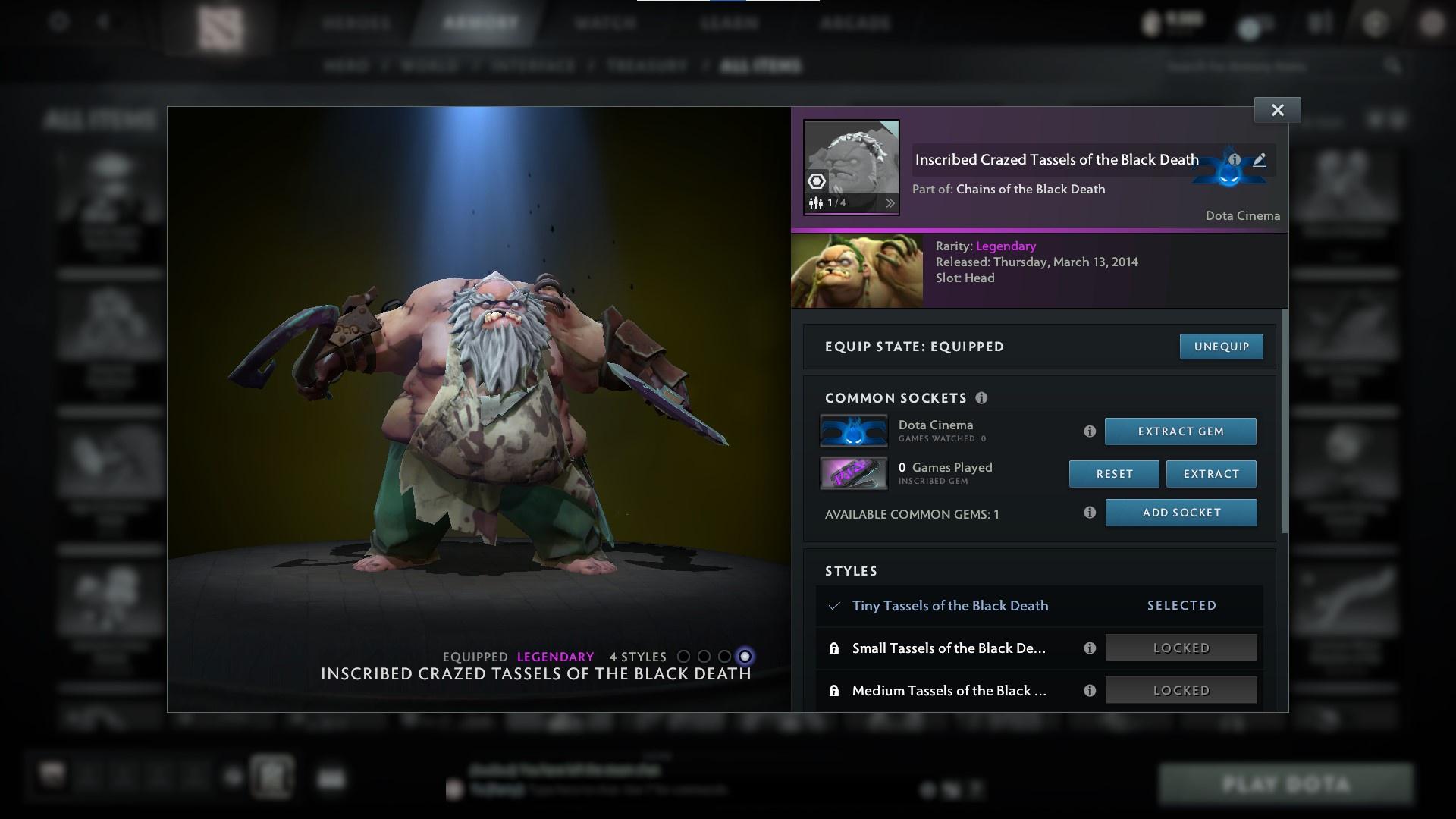Screen dimensions: 1456x819
Task: Select the first style dot under the preview
Action: point(685,657)
